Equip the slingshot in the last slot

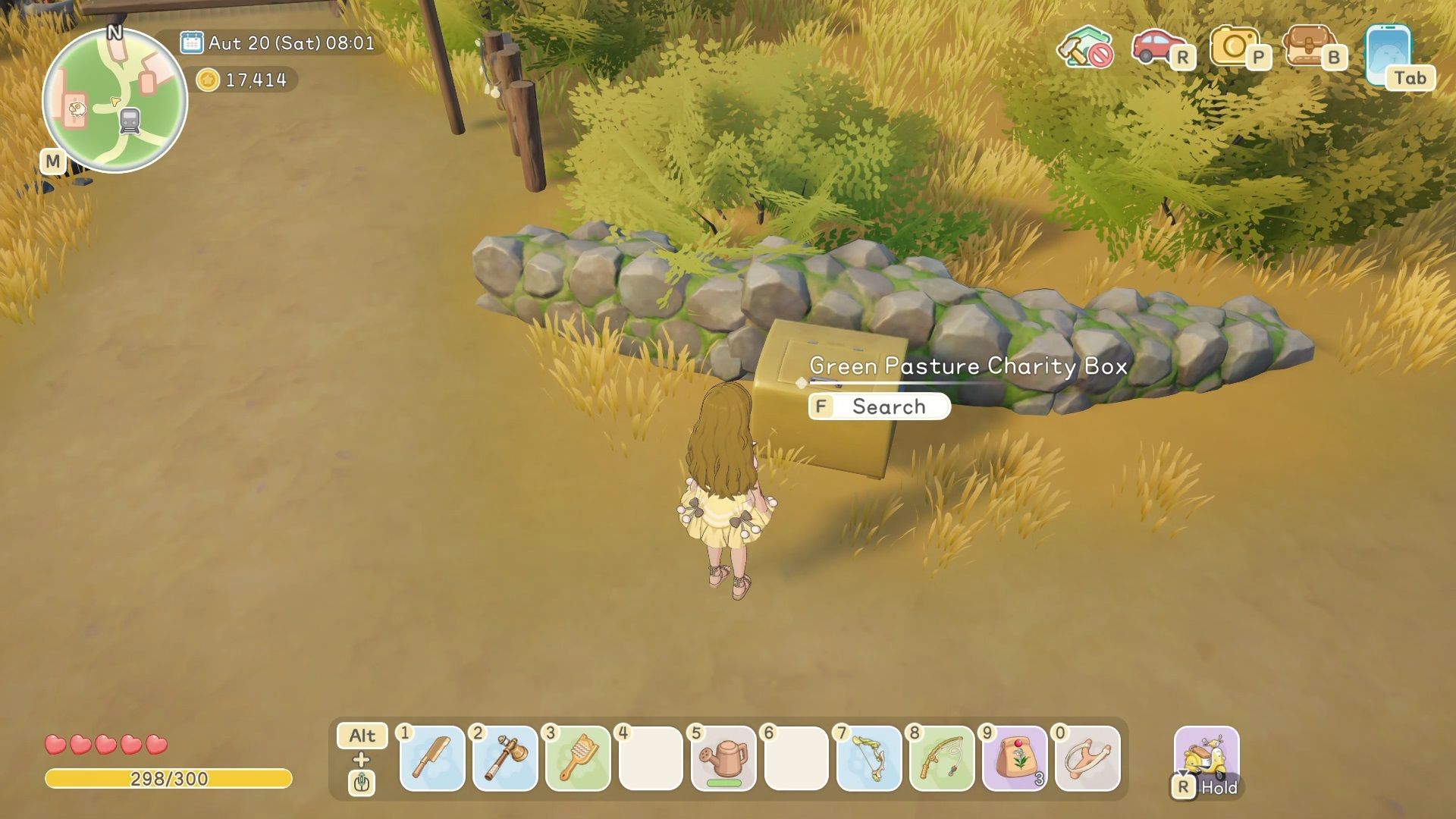(x=1087, y=758)
